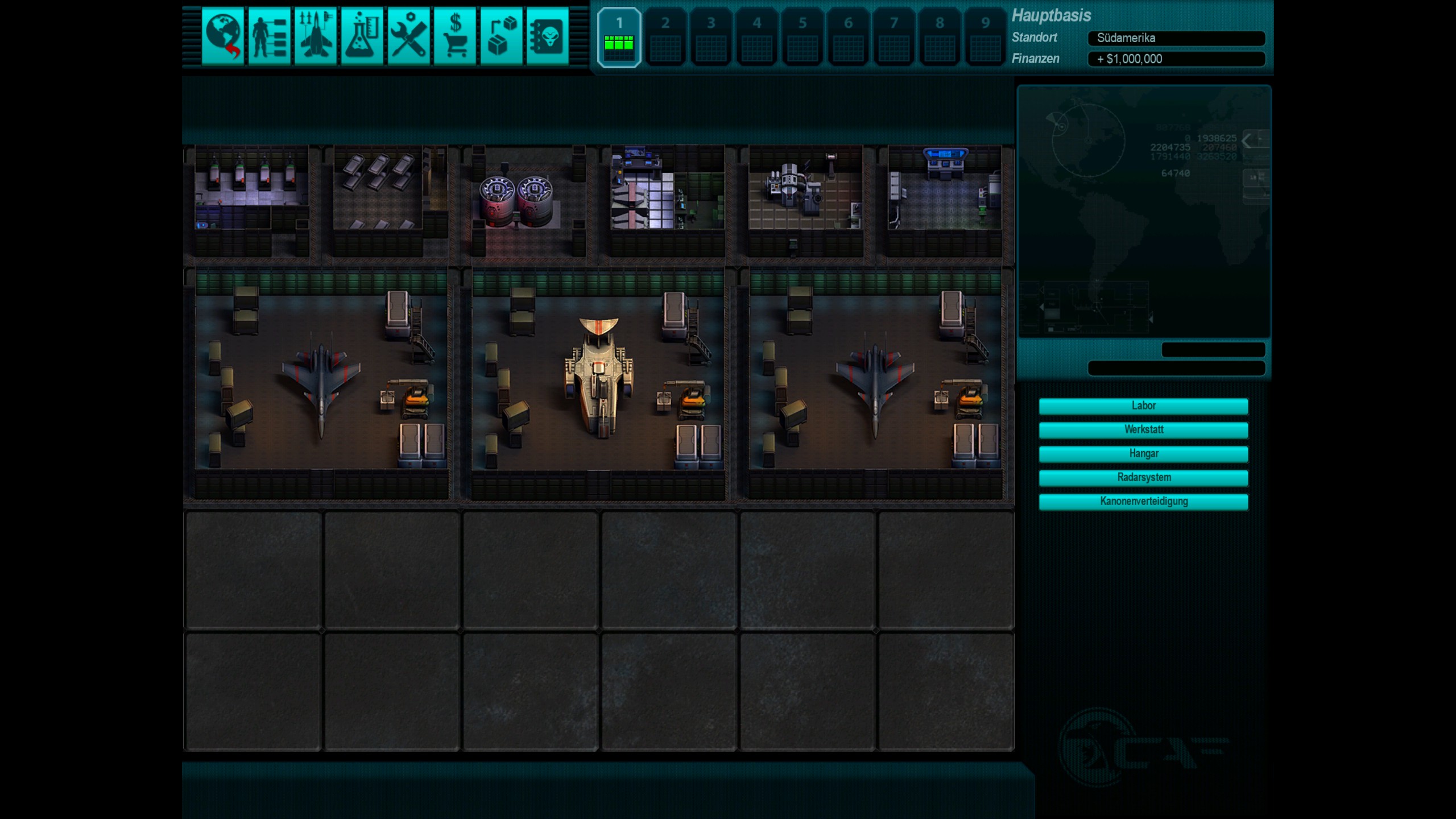Open the boxes transfer screen
The image size is (1456, 819).
501,36
